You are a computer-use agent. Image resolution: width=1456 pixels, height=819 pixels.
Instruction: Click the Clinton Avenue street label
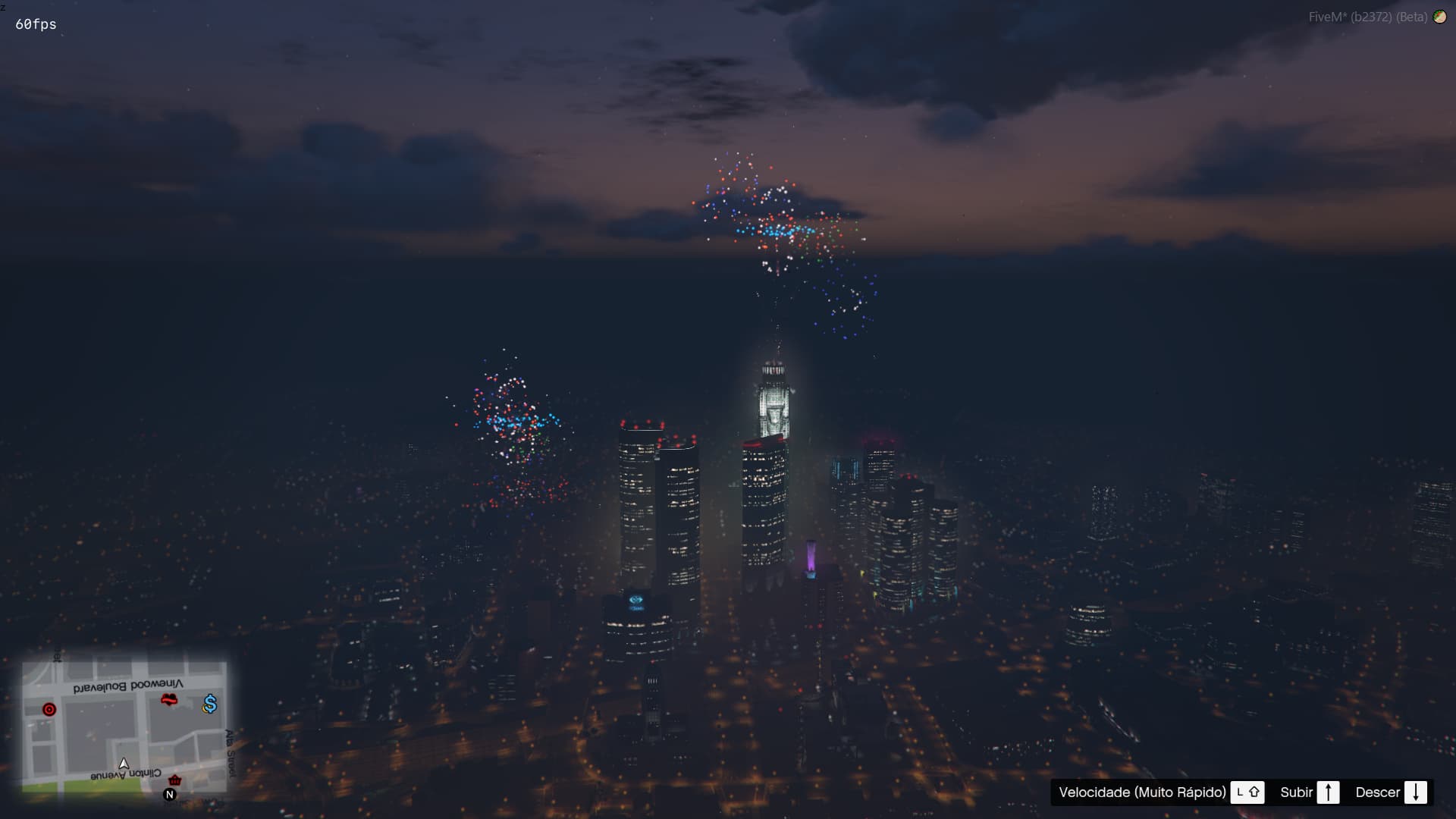[x=126, y=773]
